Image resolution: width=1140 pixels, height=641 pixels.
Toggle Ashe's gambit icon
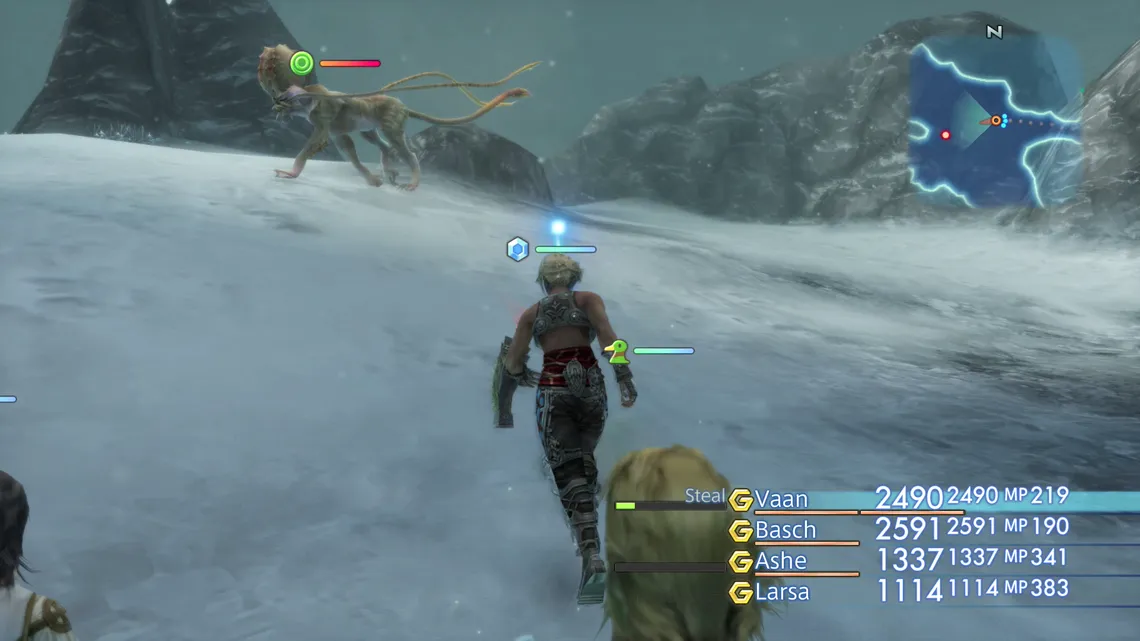(740, 562)
